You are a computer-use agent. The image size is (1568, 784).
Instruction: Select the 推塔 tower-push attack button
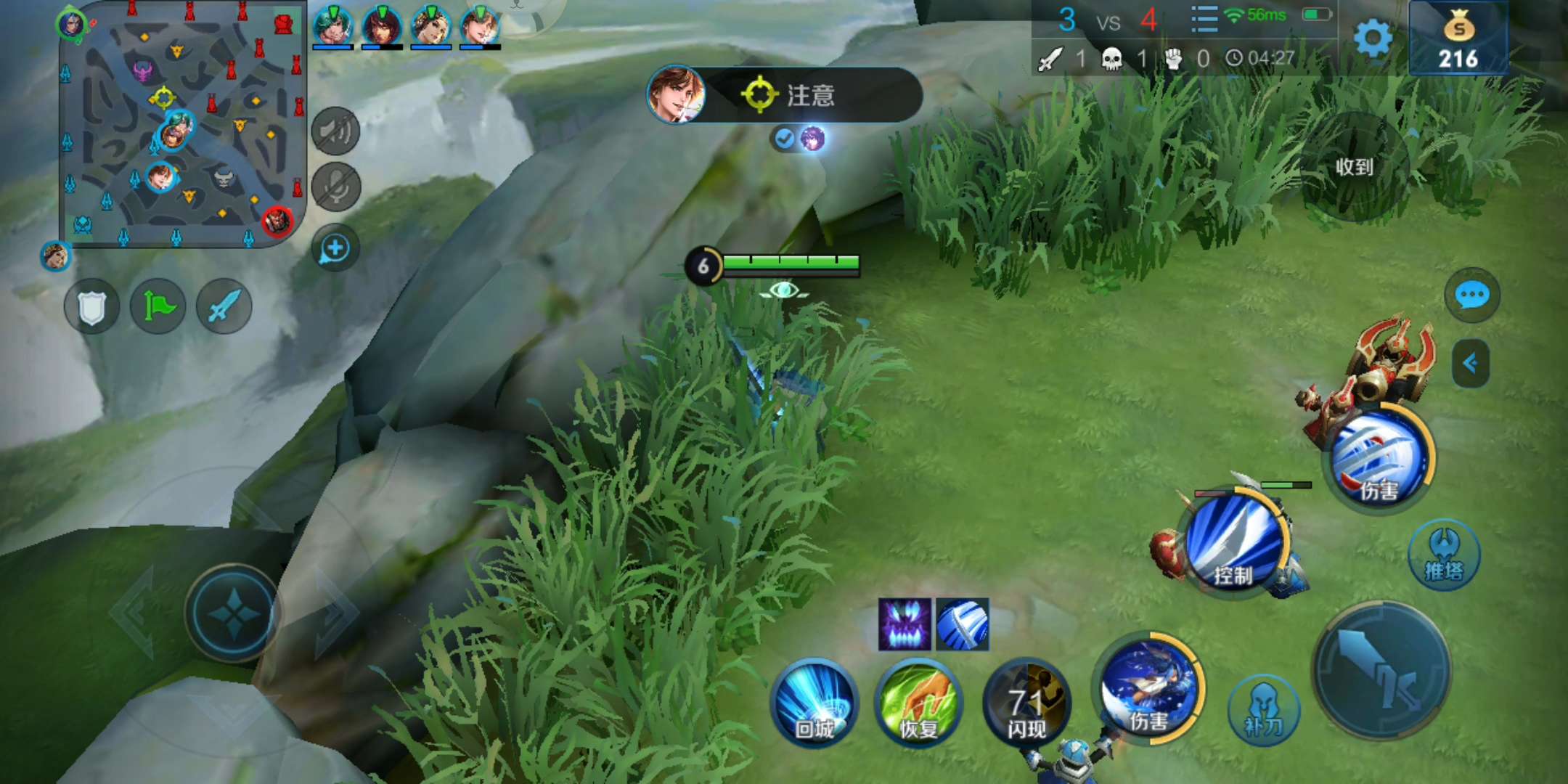(1444, 555)
